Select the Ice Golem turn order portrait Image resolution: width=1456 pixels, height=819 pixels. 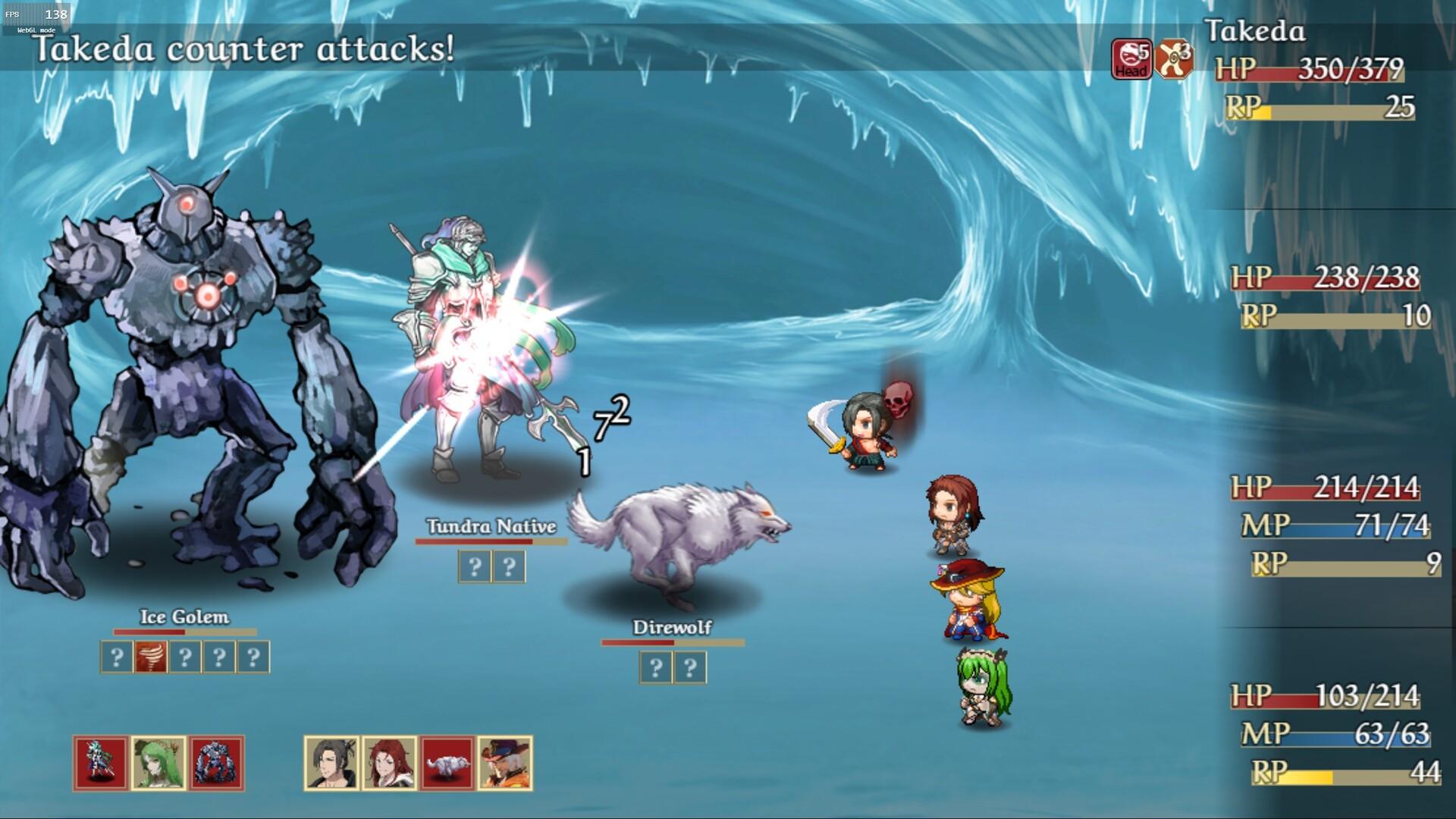click(216, 763)
